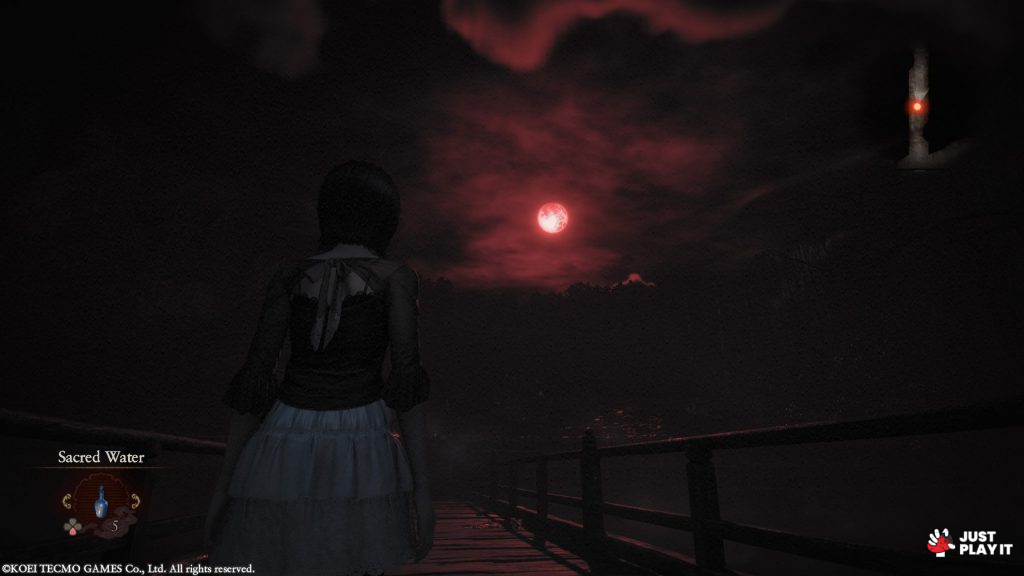Click the glowing red filament indicator

(916, 106)
